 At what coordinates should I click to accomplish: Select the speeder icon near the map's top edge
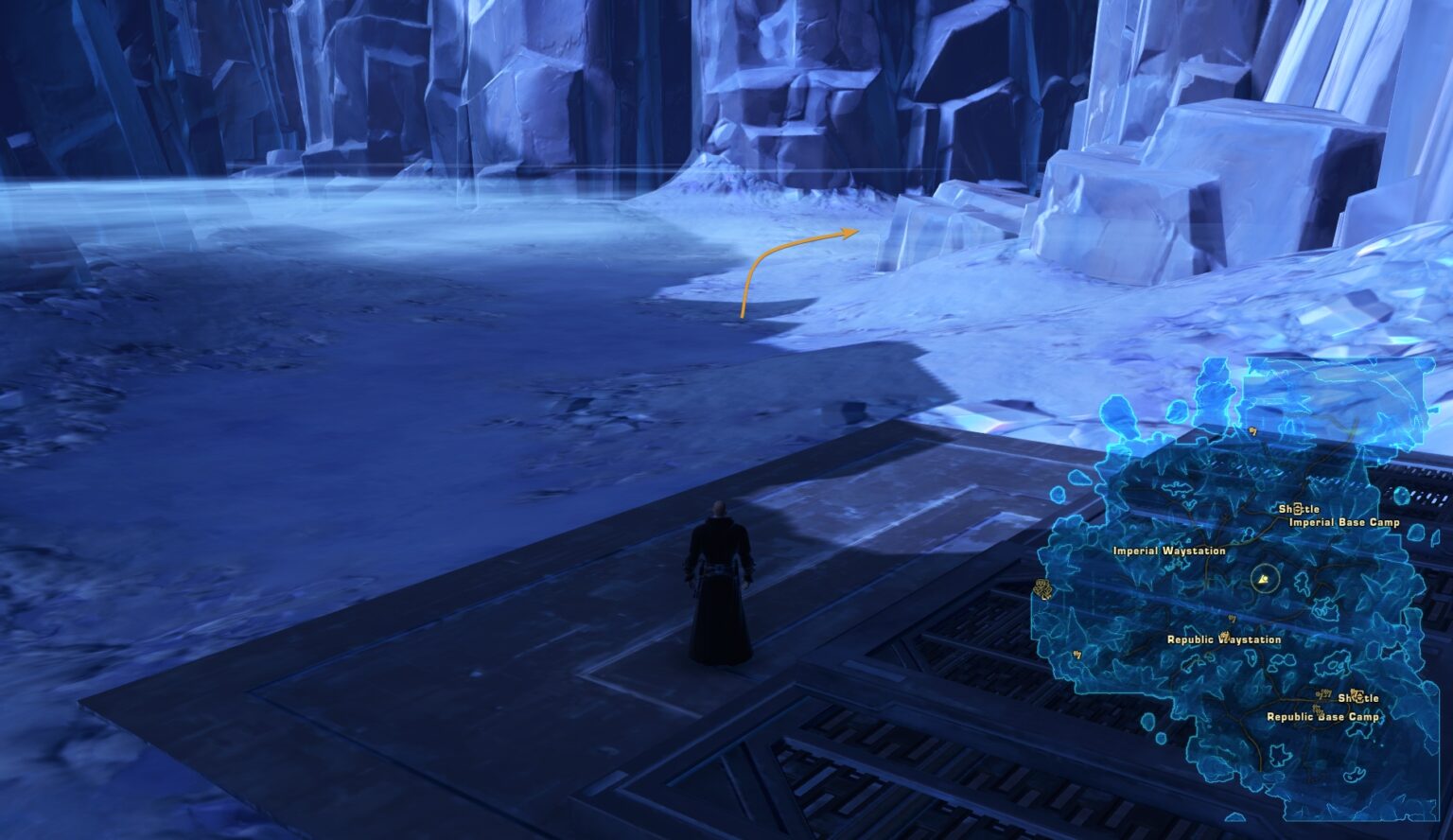1252,430
